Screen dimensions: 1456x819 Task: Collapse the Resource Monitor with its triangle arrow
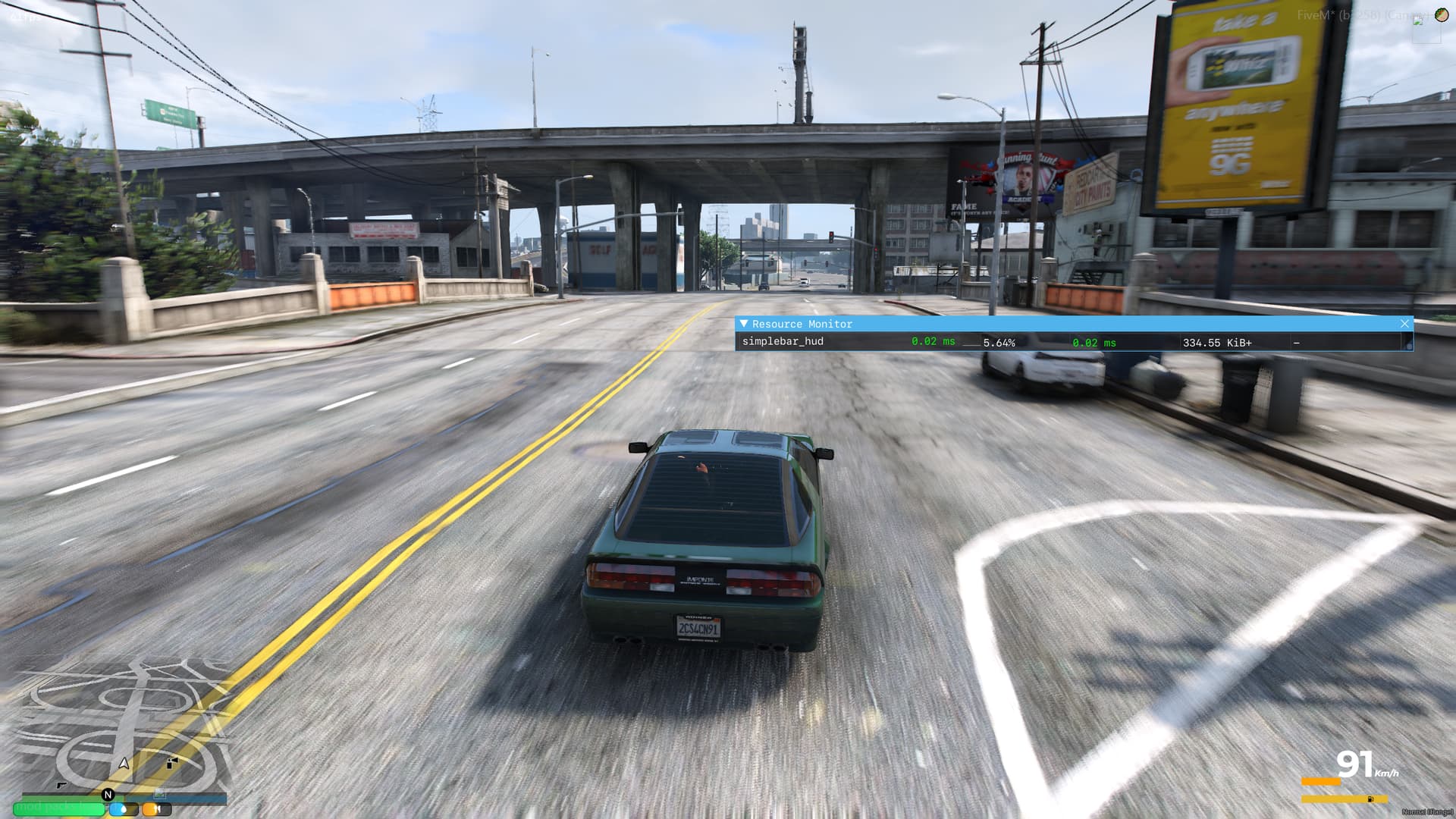tap(743, 324)
